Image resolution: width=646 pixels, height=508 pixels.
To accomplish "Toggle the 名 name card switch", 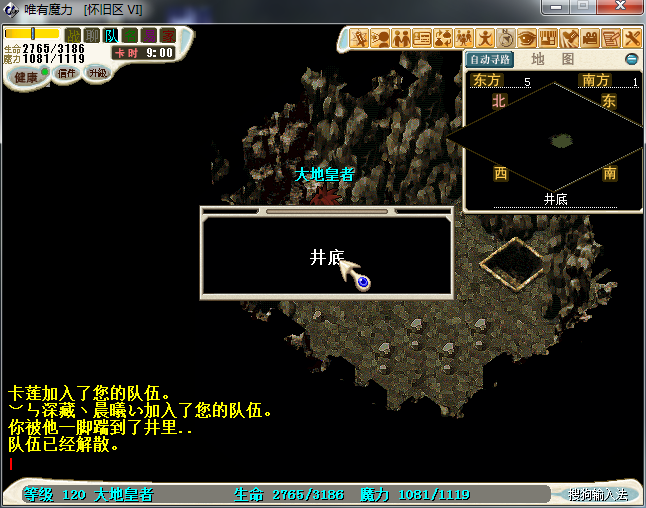I will point(130,35).
